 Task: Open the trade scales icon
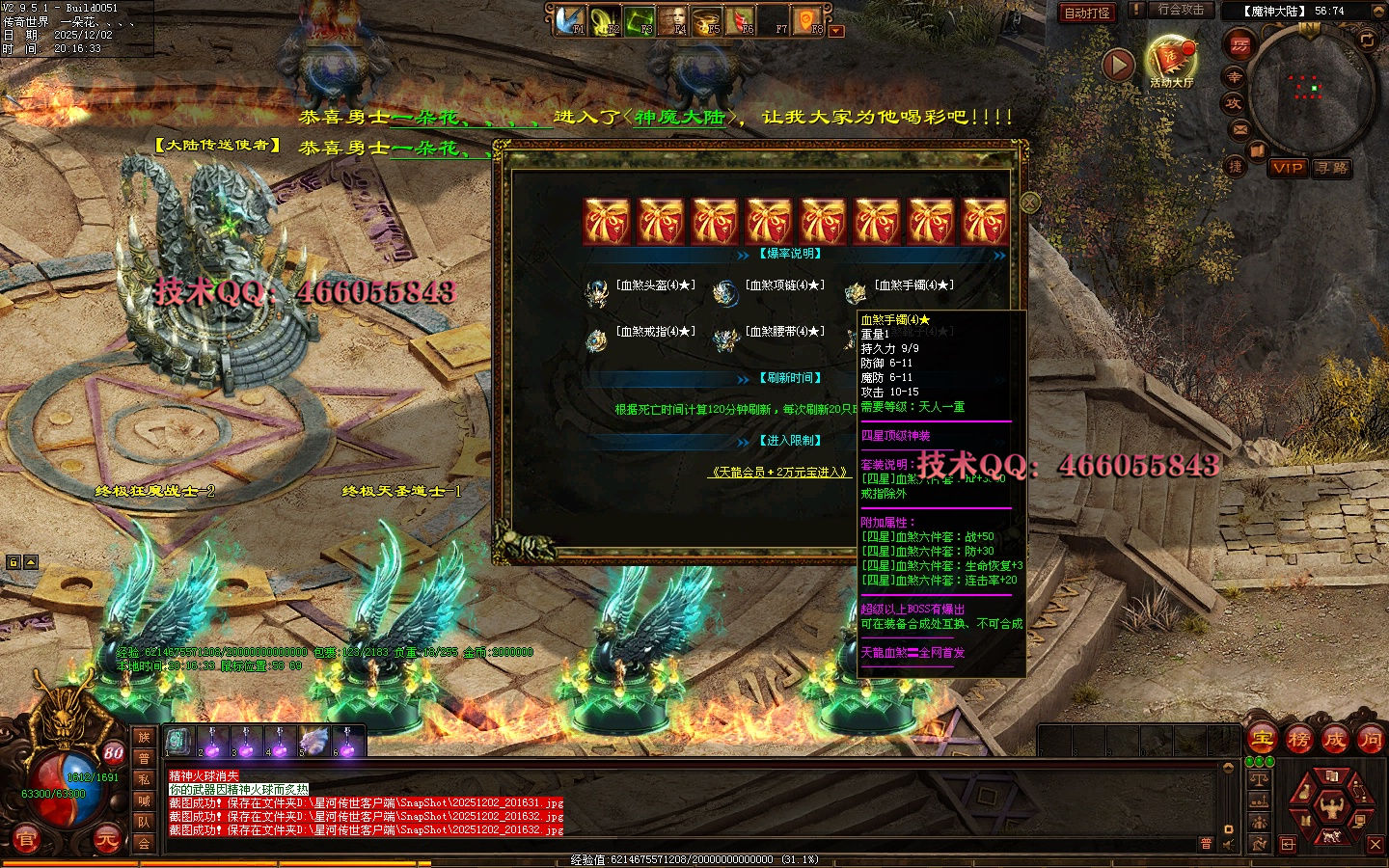(1259, 779)
